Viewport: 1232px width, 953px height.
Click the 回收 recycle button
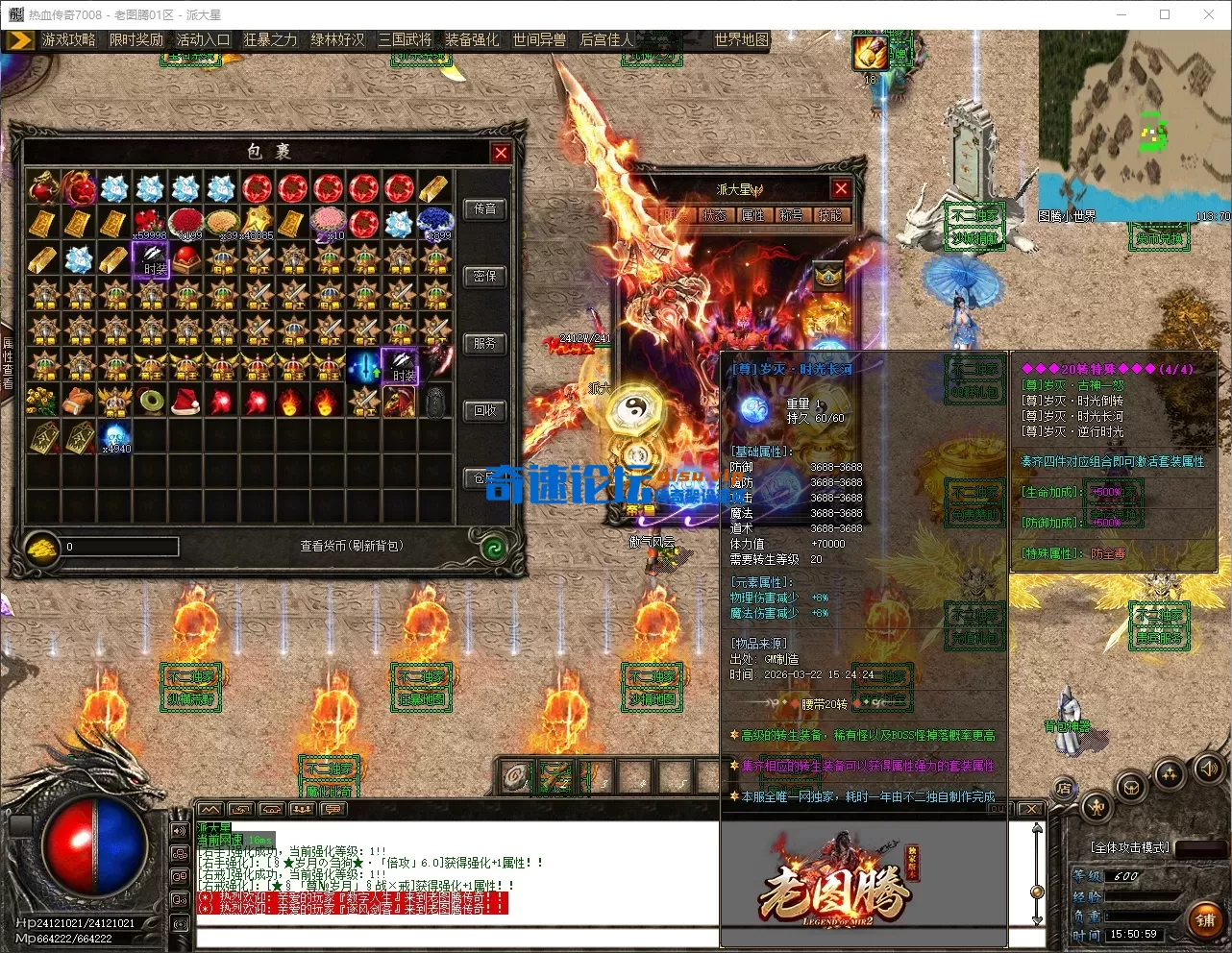coord(485,410)
